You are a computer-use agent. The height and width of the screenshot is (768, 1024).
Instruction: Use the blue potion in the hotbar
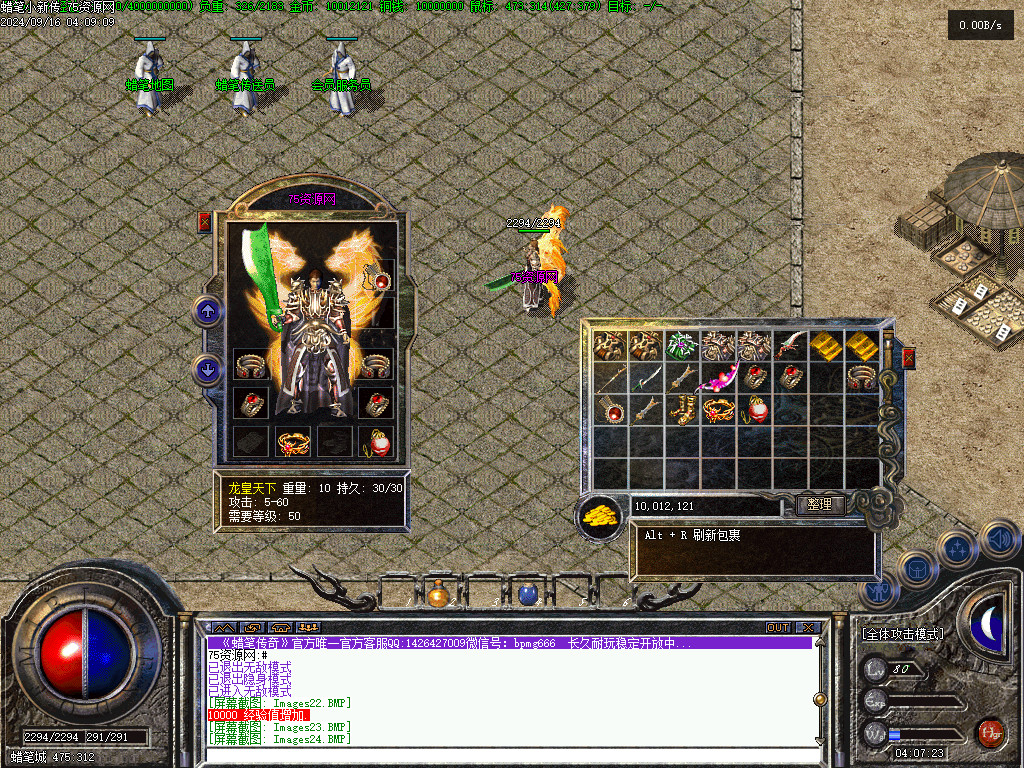pos(528,595)
